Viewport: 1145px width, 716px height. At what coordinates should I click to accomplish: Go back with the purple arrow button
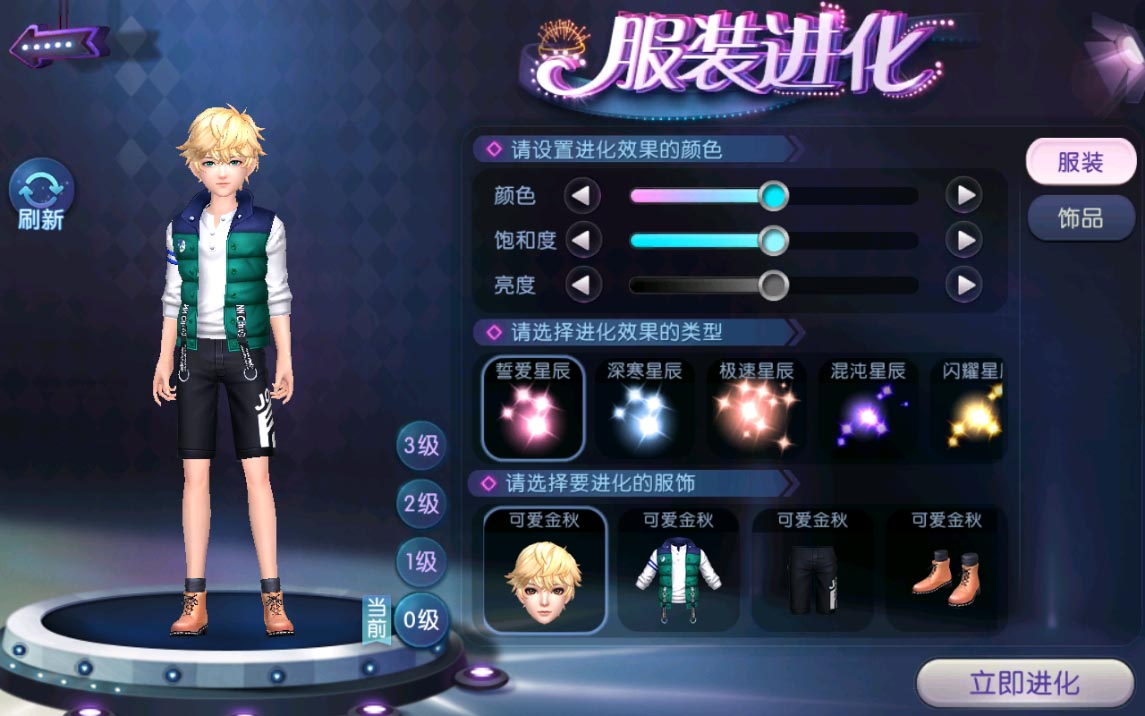pos(58,44)
